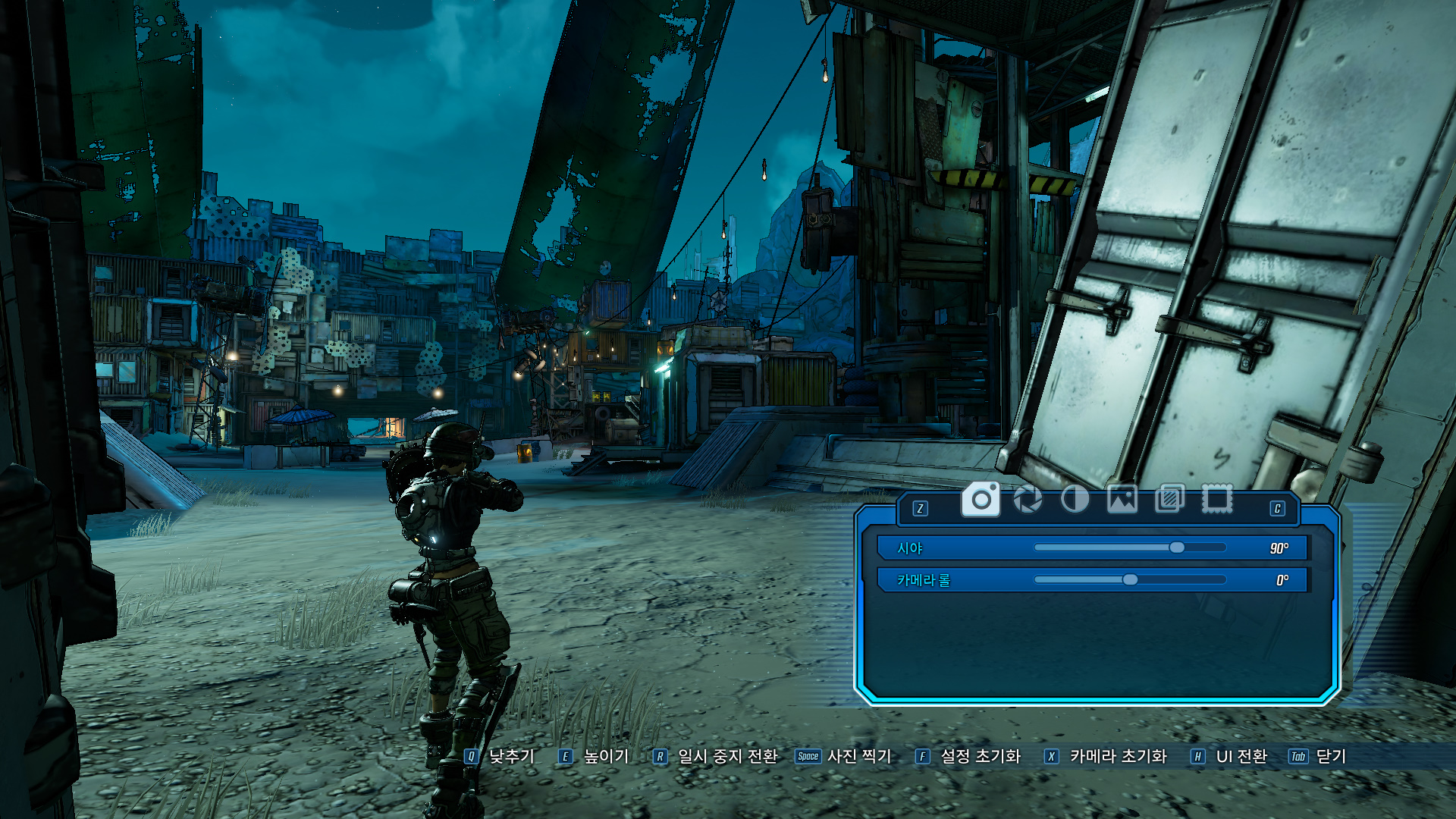Adjust the 카메라 롤 slider handle
The height and width of the screenshot is (819, 1456).
tap(1130, 580)
